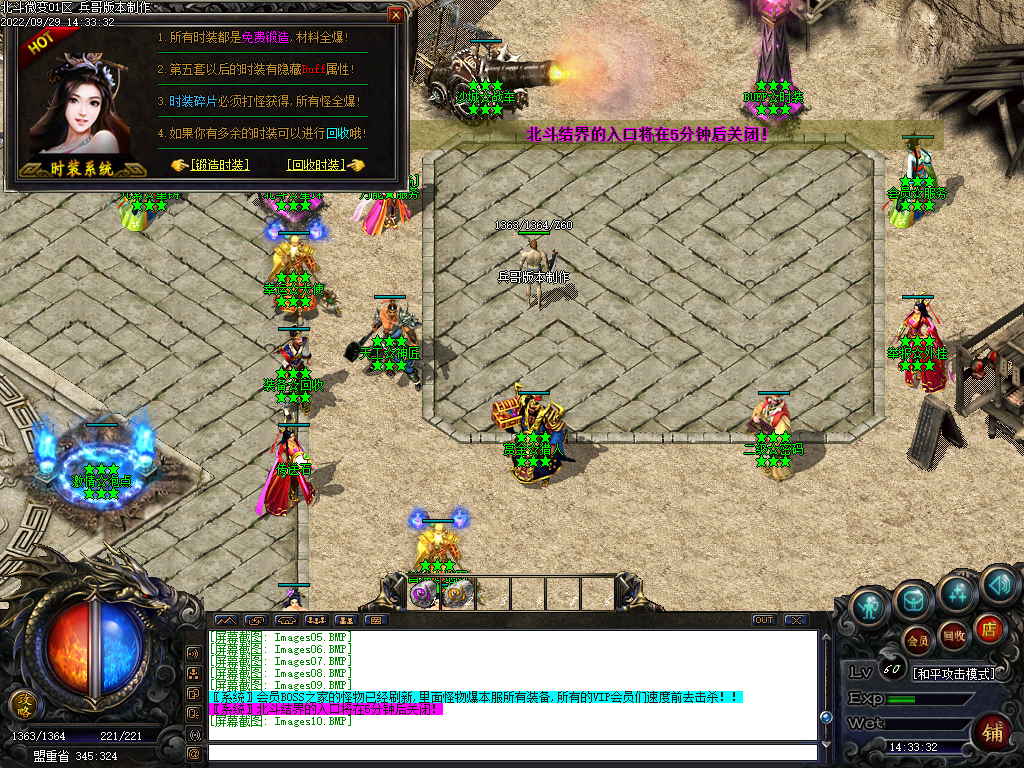The height and width of the screenshot is (768, 1024).
Task: Close the chat panel with X
Action: coord(795,620)
